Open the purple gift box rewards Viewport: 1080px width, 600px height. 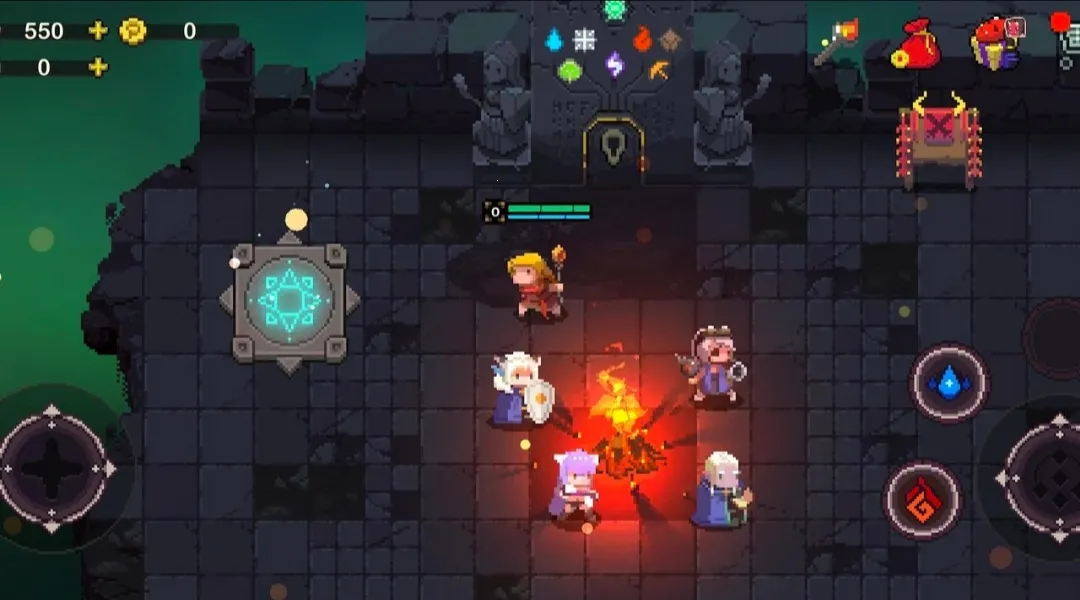click(x=994, y=43)
